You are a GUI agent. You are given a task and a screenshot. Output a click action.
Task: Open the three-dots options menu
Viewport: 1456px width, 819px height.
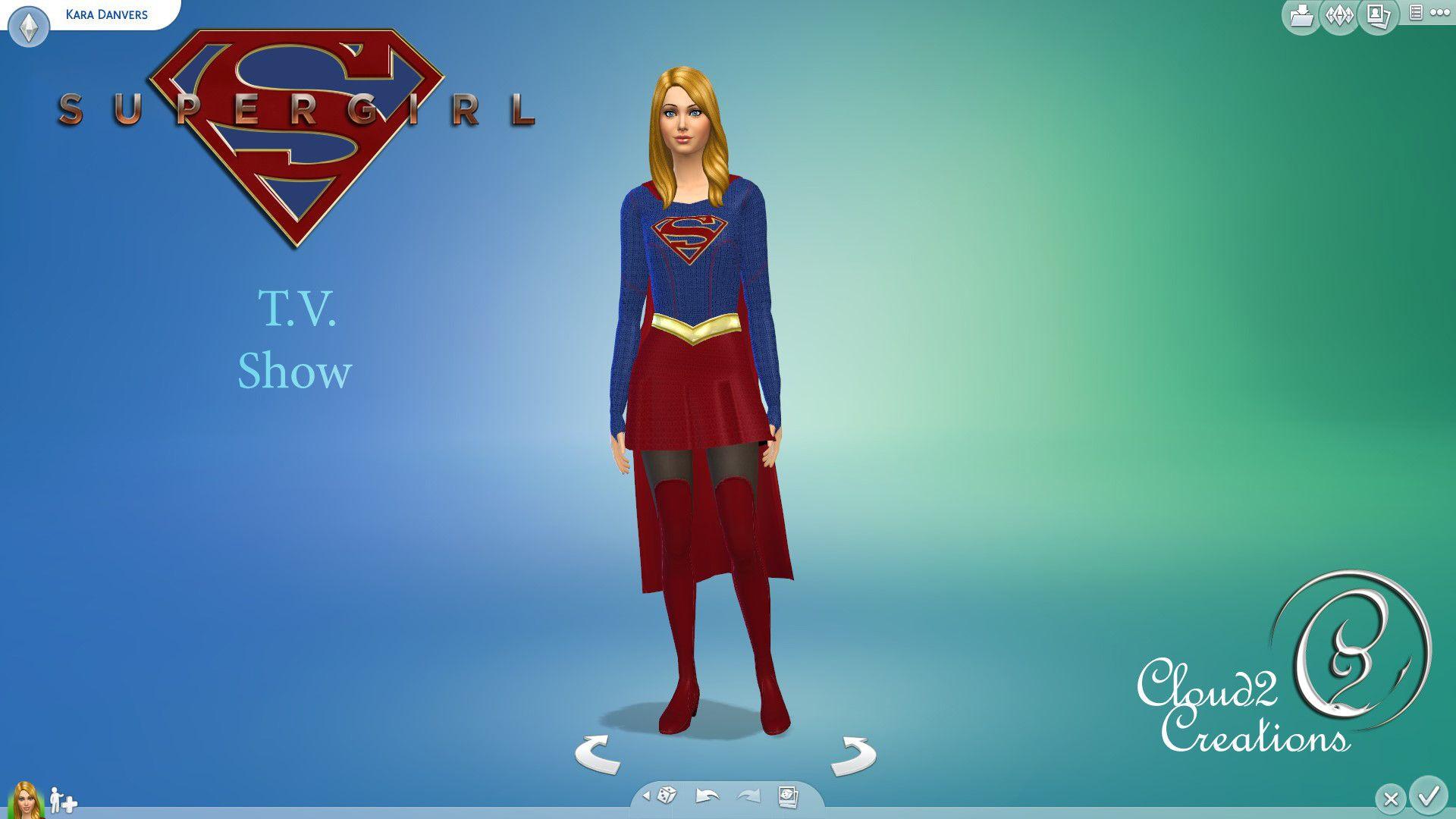pos(1439,13)
